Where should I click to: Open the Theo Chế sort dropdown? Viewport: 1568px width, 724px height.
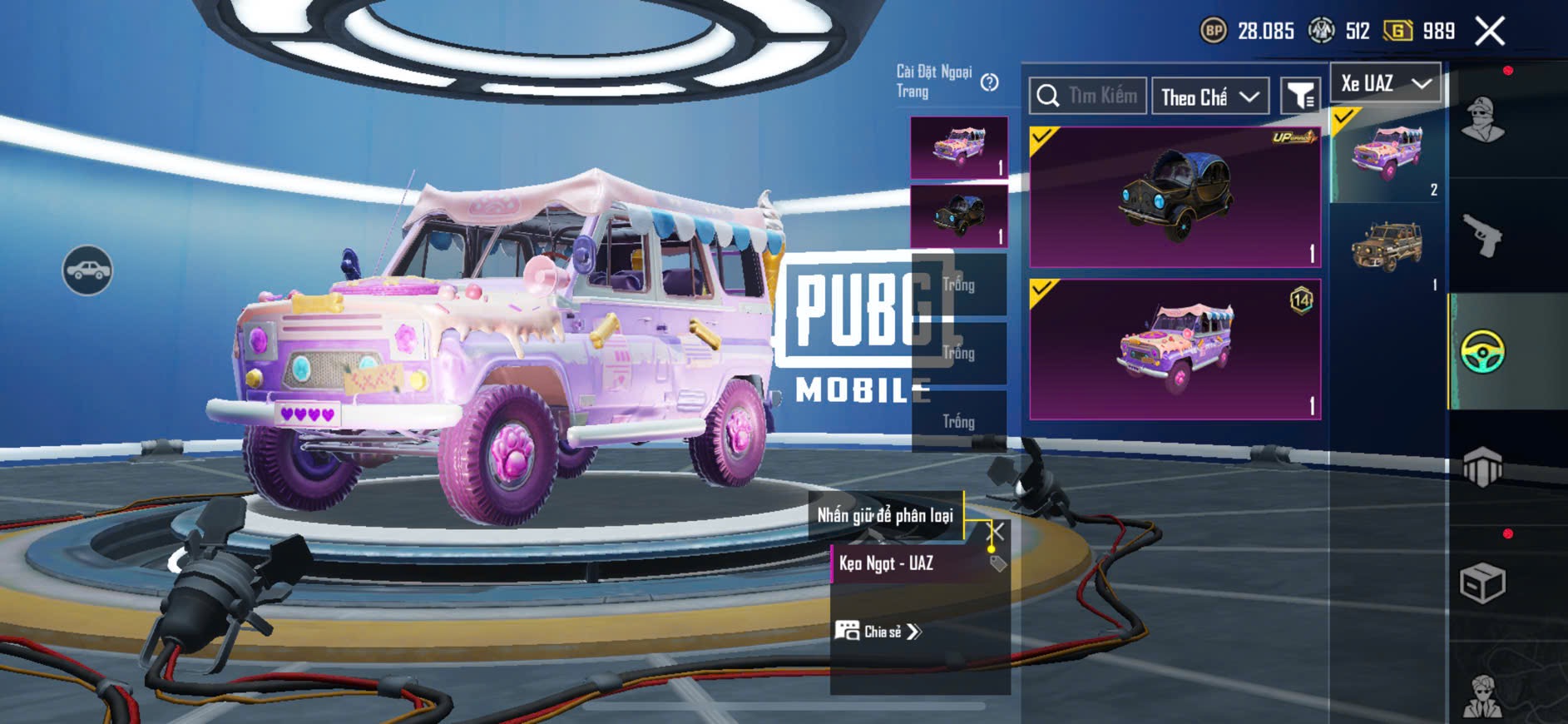(1209, 97)
